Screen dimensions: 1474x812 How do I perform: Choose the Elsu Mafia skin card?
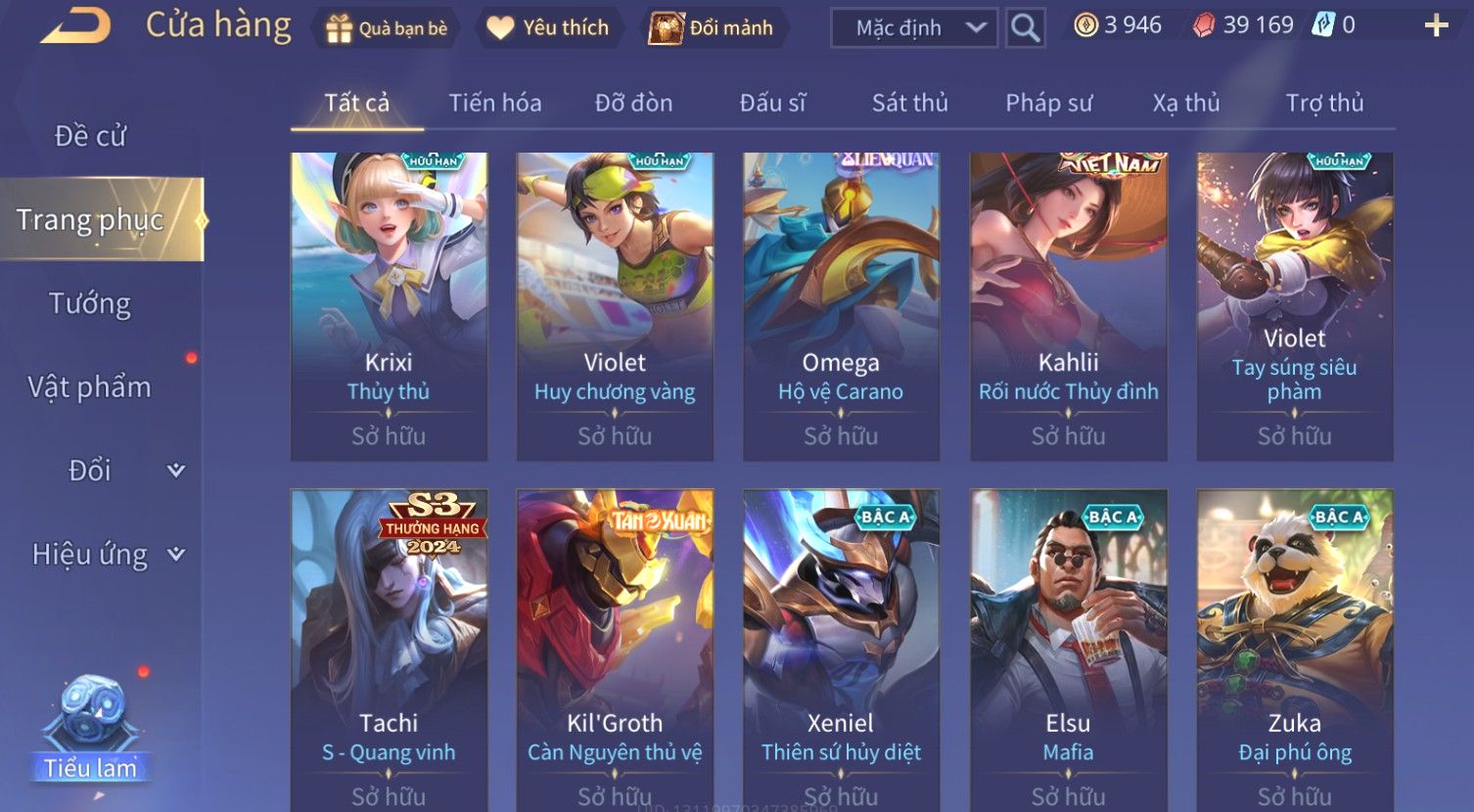click(x=1068, y=646)
